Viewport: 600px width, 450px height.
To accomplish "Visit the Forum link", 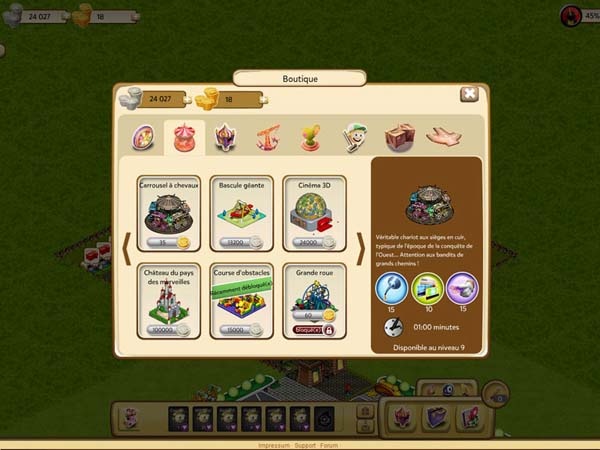I will (330, 445).
